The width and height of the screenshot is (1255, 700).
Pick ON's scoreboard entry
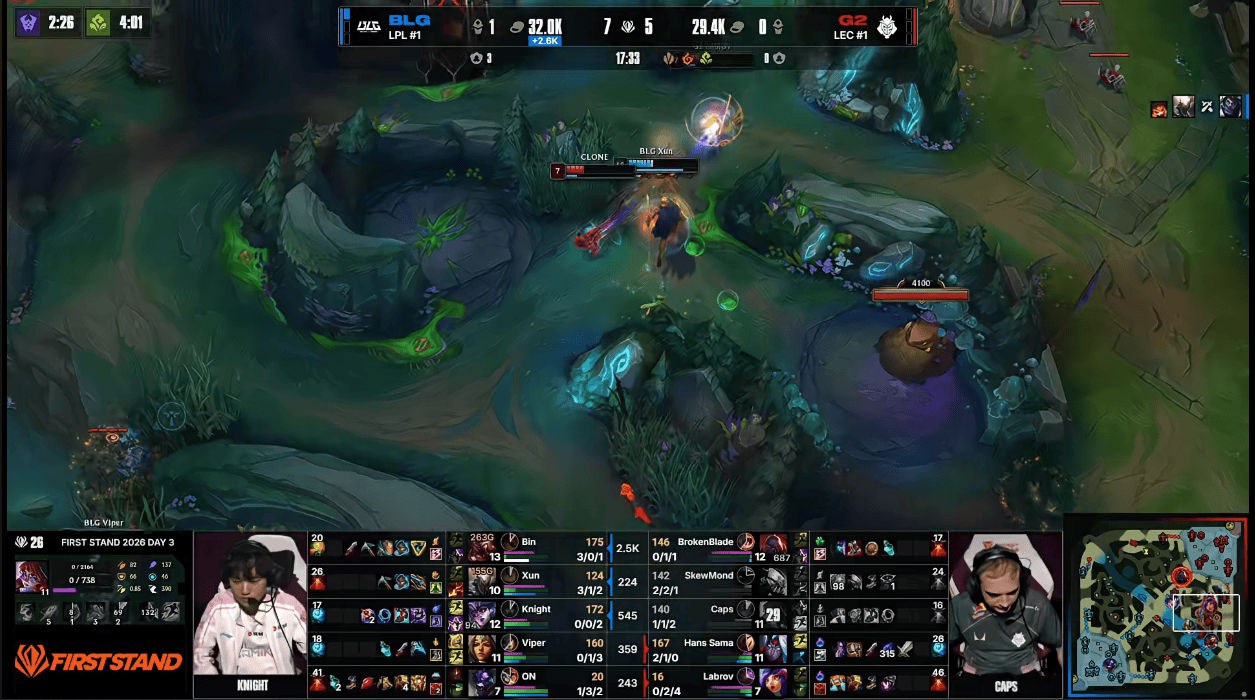coord(528,682)
